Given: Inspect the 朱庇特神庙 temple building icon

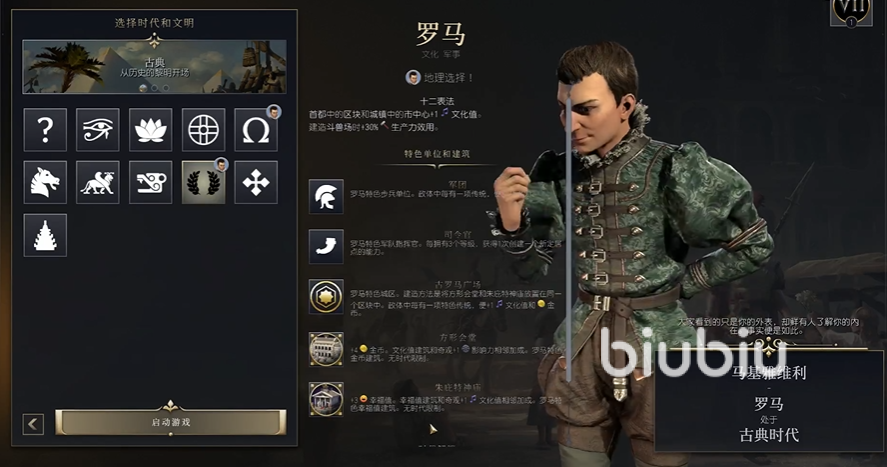Looking at the screenshot, I should (x=326, y=399).
